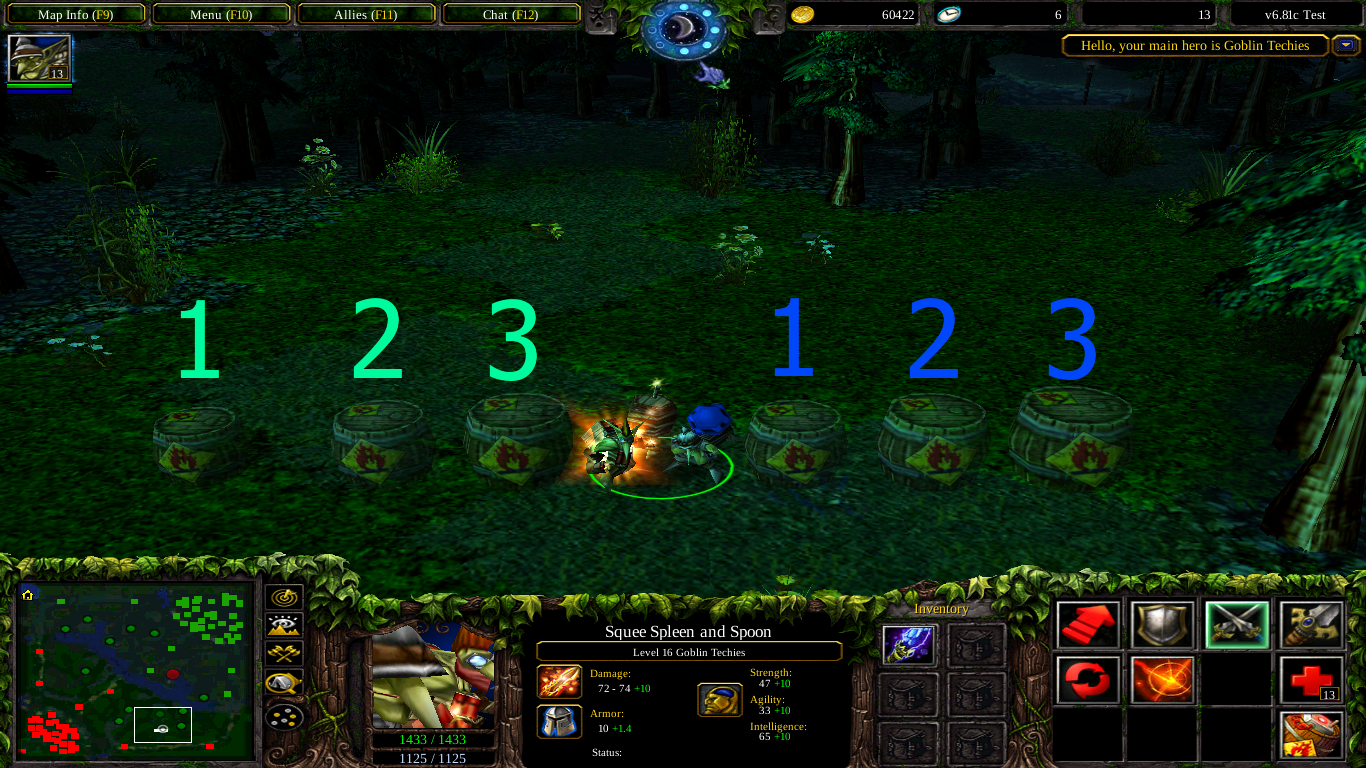The height and width of the screenshot is (768, 1366).
Task: Cast the orange explosion ability
Action: (x=1162, y=679)
